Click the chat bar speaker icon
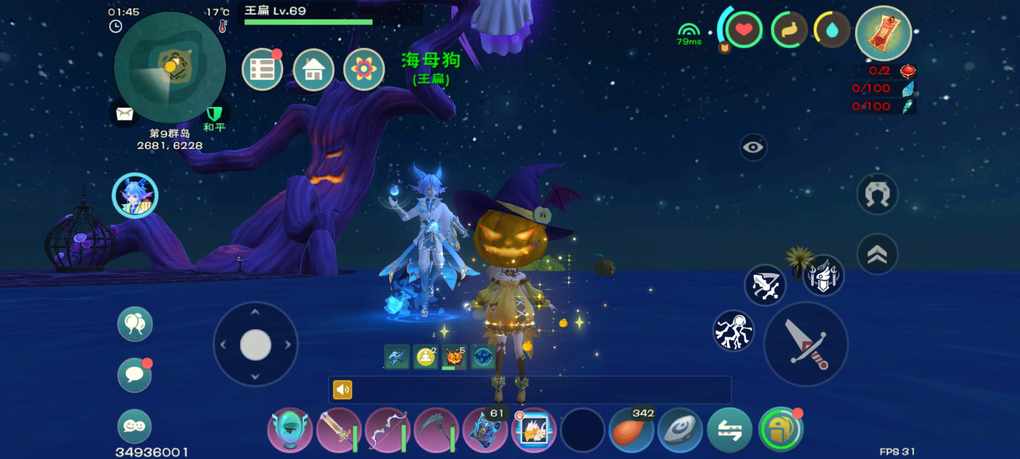The image size is (1020, 459). point(343,390)
